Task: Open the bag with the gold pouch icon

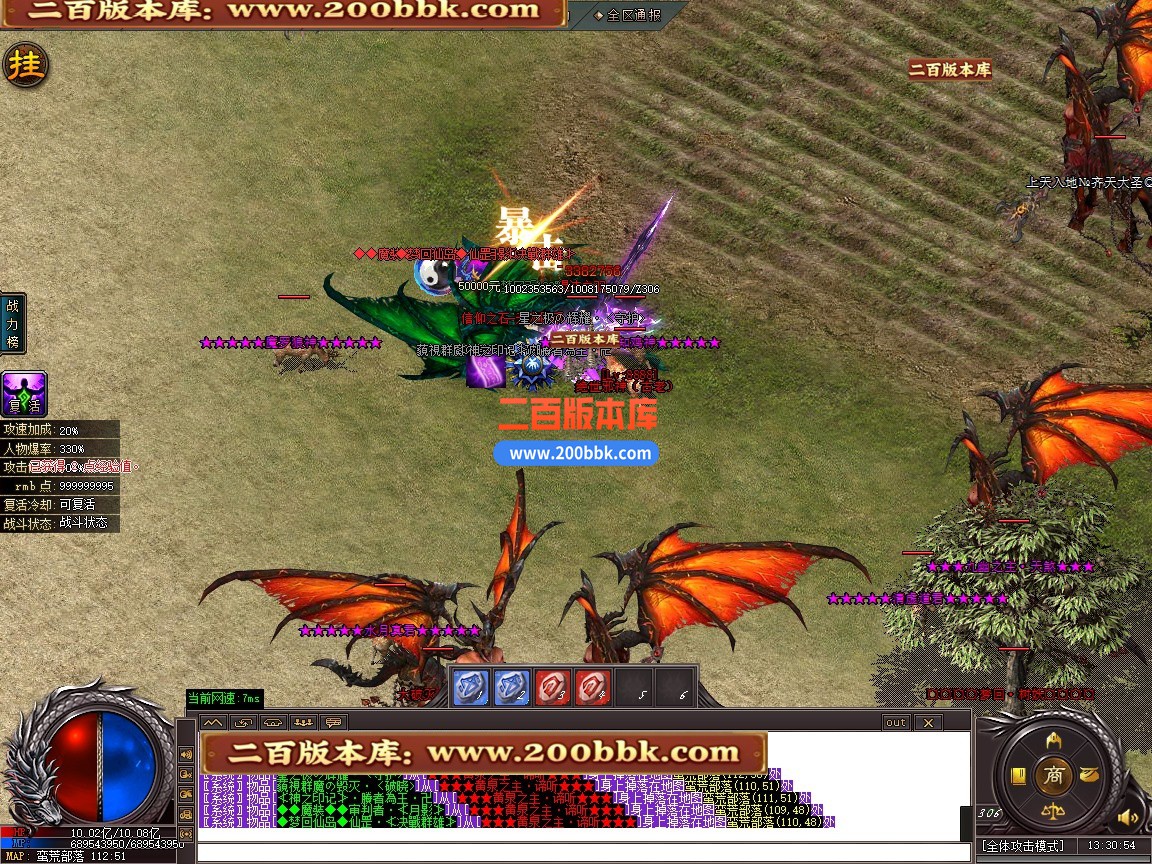Action: [1089, 774]
